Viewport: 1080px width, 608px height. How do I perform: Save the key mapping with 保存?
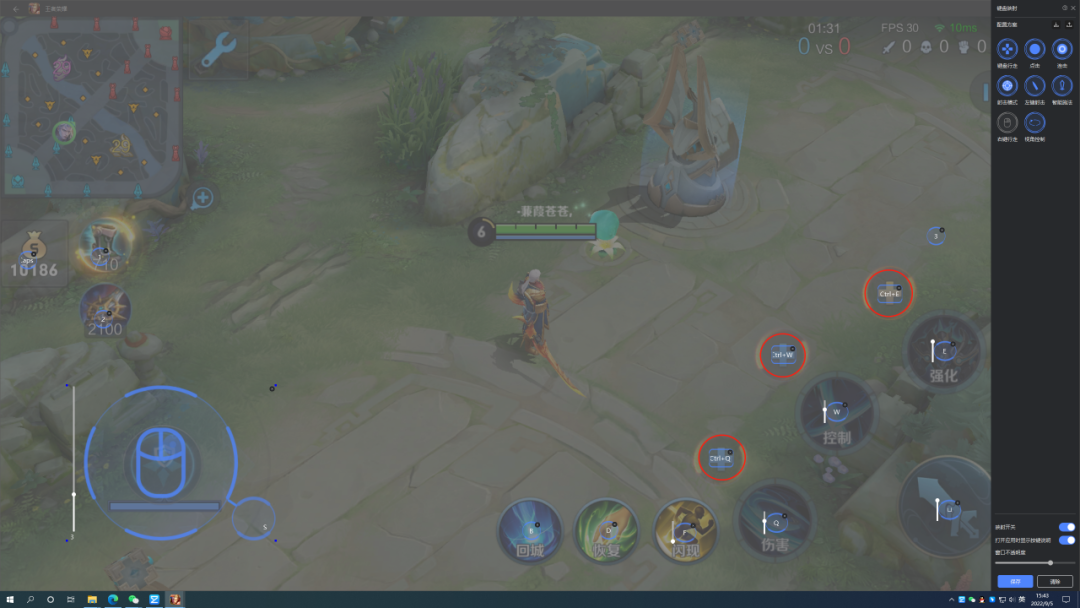[1014, 581]
